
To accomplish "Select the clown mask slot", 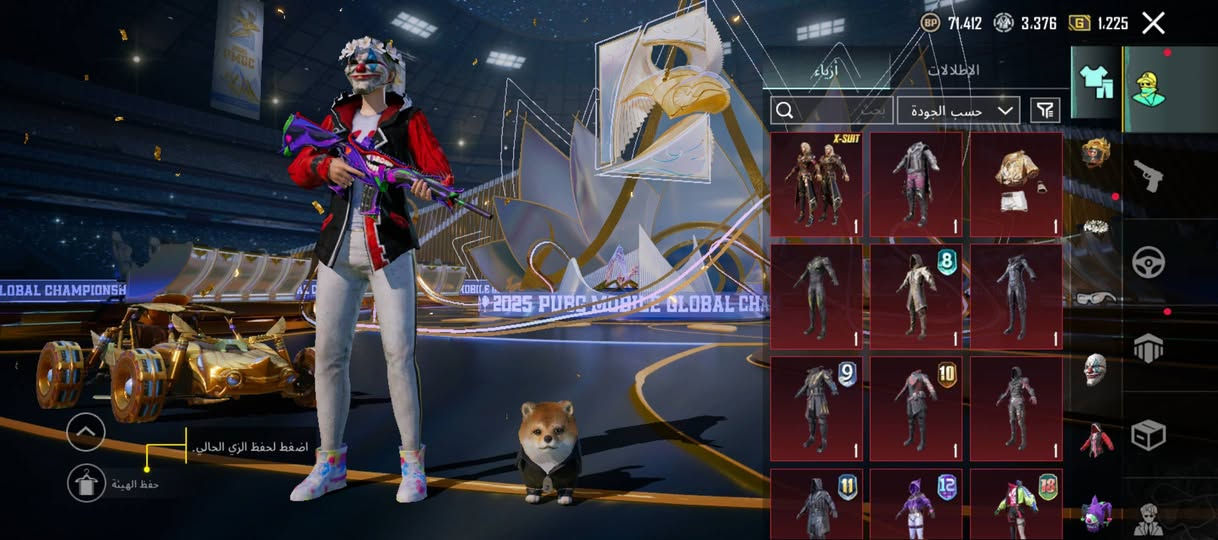I will (x=1096, y=369).
